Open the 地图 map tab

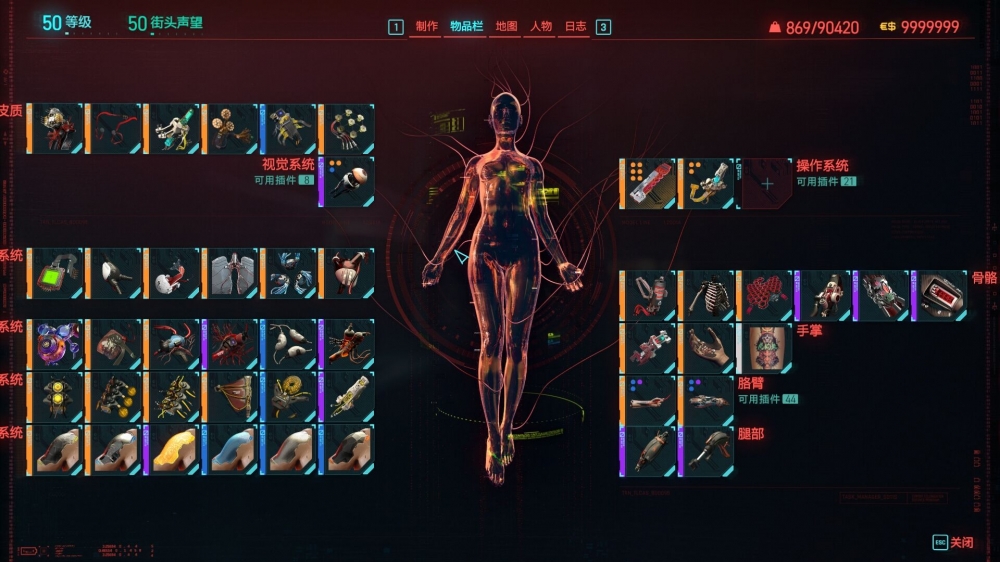tap(507, 27)
